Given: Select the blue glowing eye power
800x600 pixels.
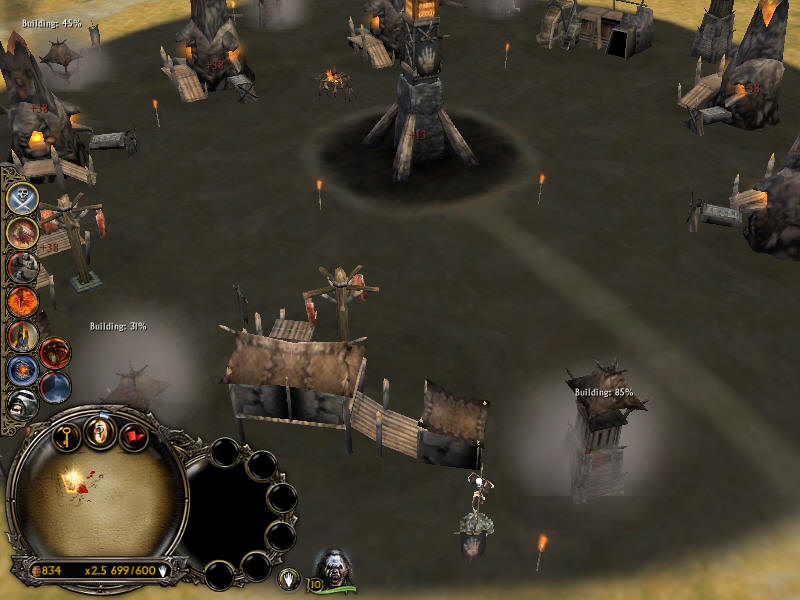Looking at the screenshot, I should tap(22, 370).
